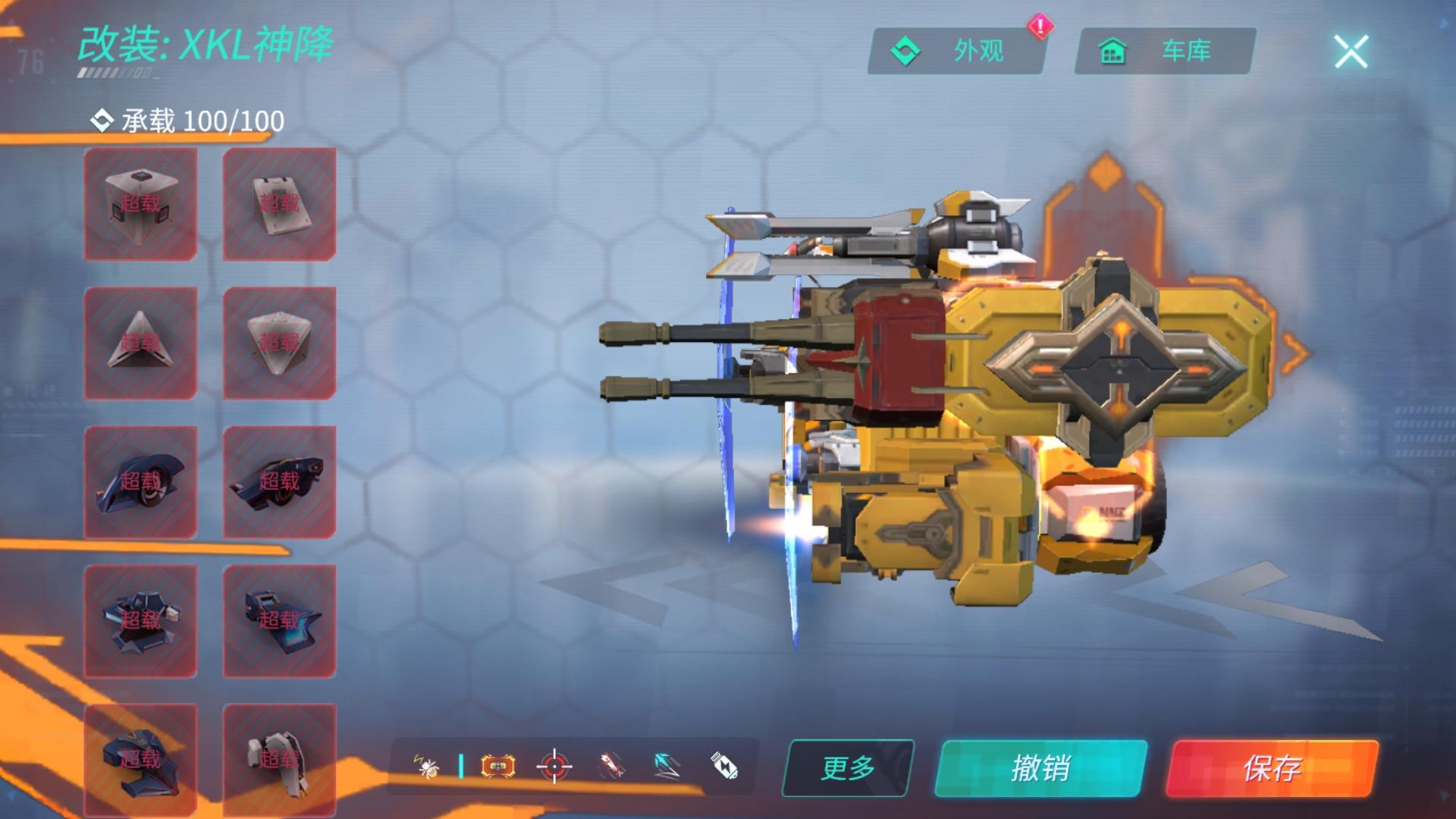Select the spider drone icon in bottom toolbar

coord(426,767)
